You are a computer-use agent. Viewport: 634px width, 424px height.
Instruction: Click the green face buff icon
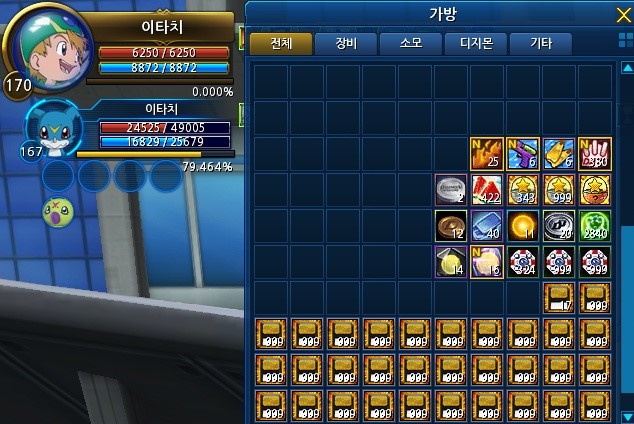pos(56,211)
